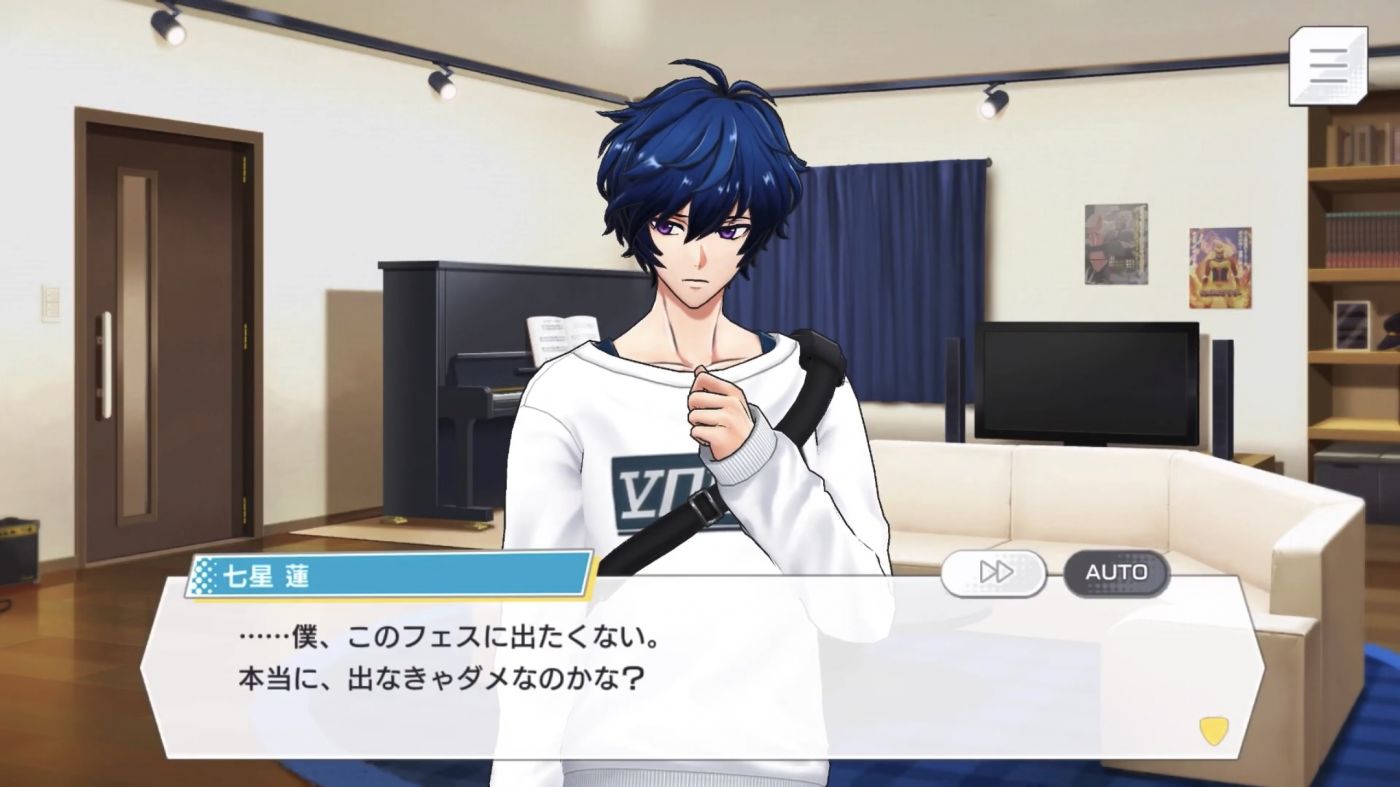Advance dialogue with the yellow arrow indicator
Image resolution: width=1400 pixels, height=787 pixels.
[1214, 729]
